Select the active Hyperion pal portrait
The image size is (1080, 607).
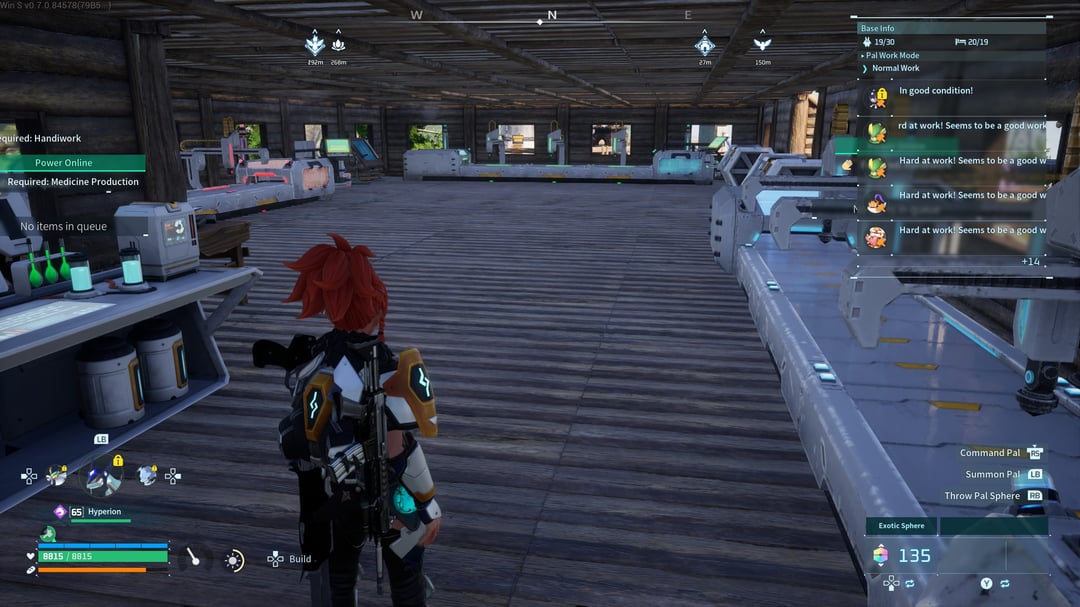tap(100, 478)
